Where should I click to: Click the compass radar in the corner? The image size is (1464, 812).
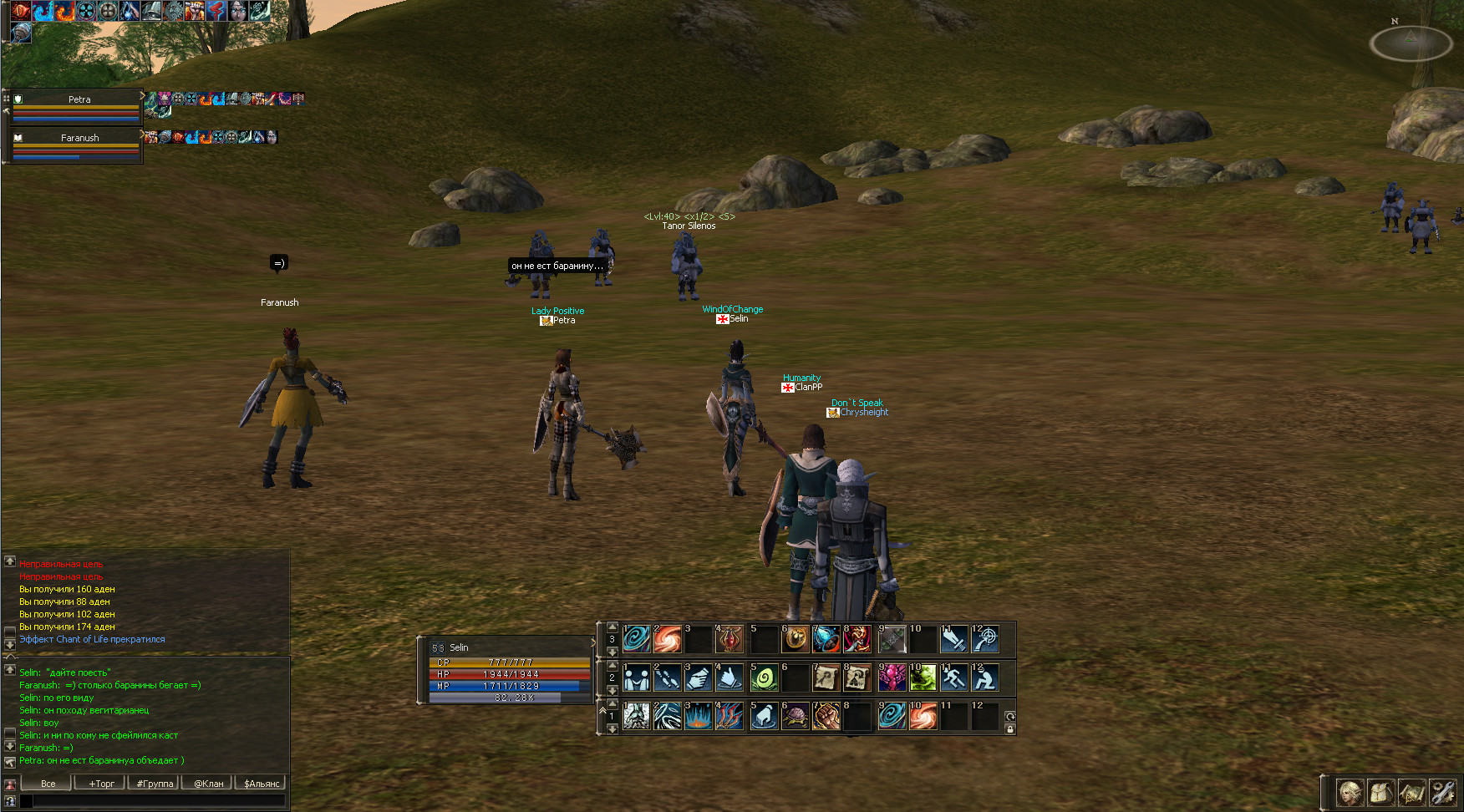(x=1411, y=43)
